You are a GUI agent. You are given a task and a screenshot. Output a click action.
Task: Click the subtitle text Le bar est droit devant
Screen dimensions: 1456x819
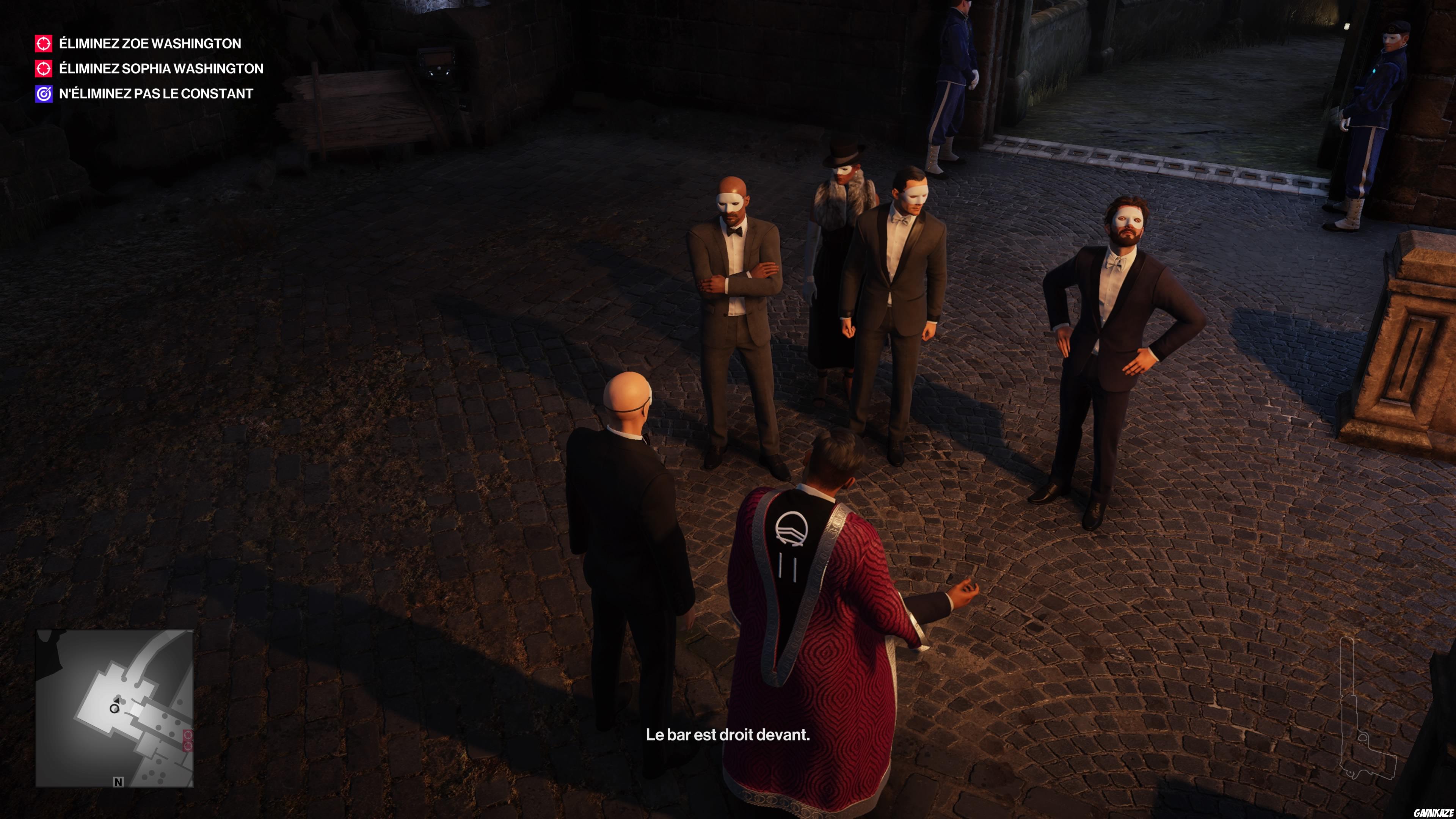(x=728, y=735)
